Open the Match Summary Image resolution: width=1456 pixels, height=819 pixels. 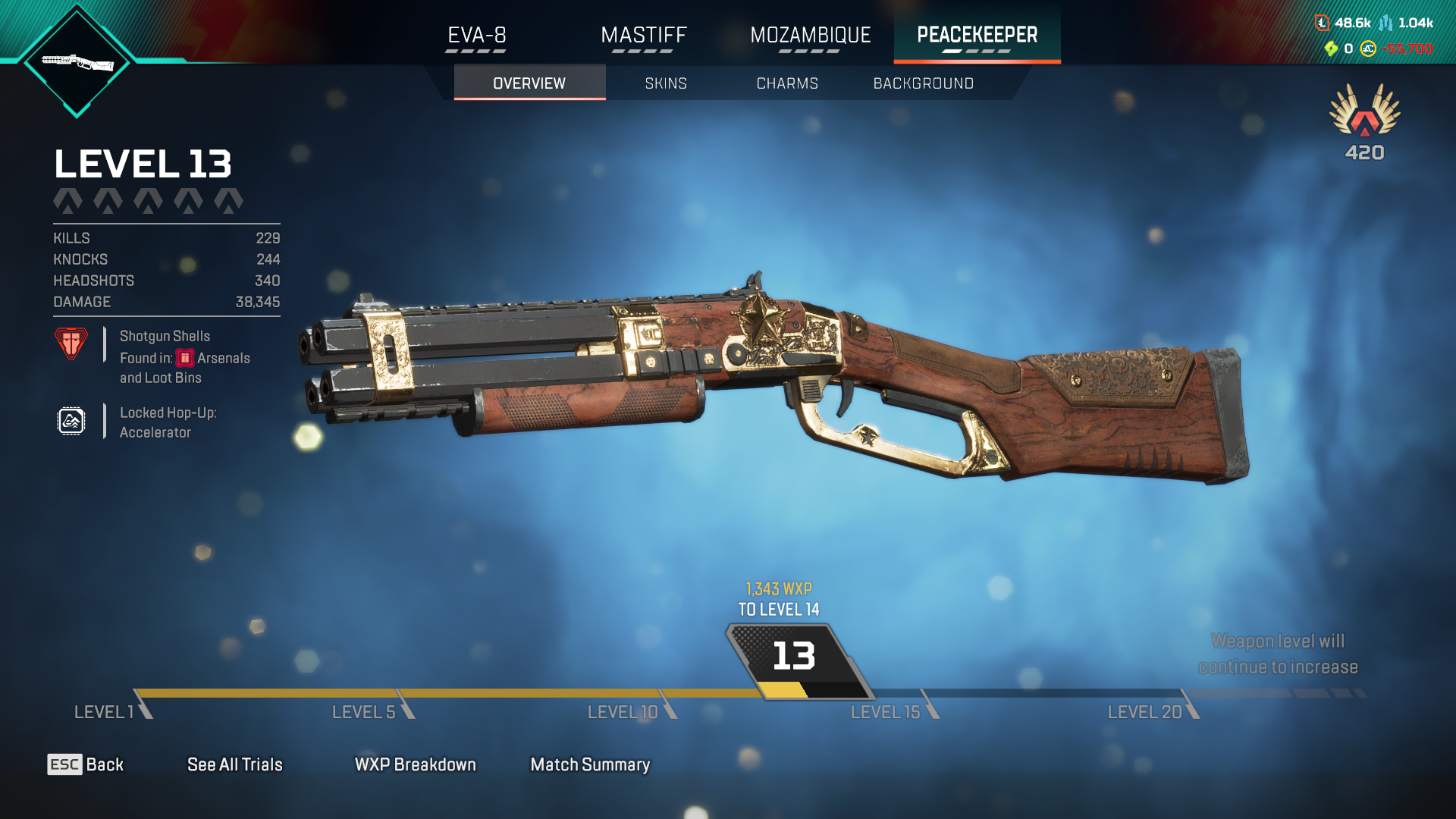[590, 764]
